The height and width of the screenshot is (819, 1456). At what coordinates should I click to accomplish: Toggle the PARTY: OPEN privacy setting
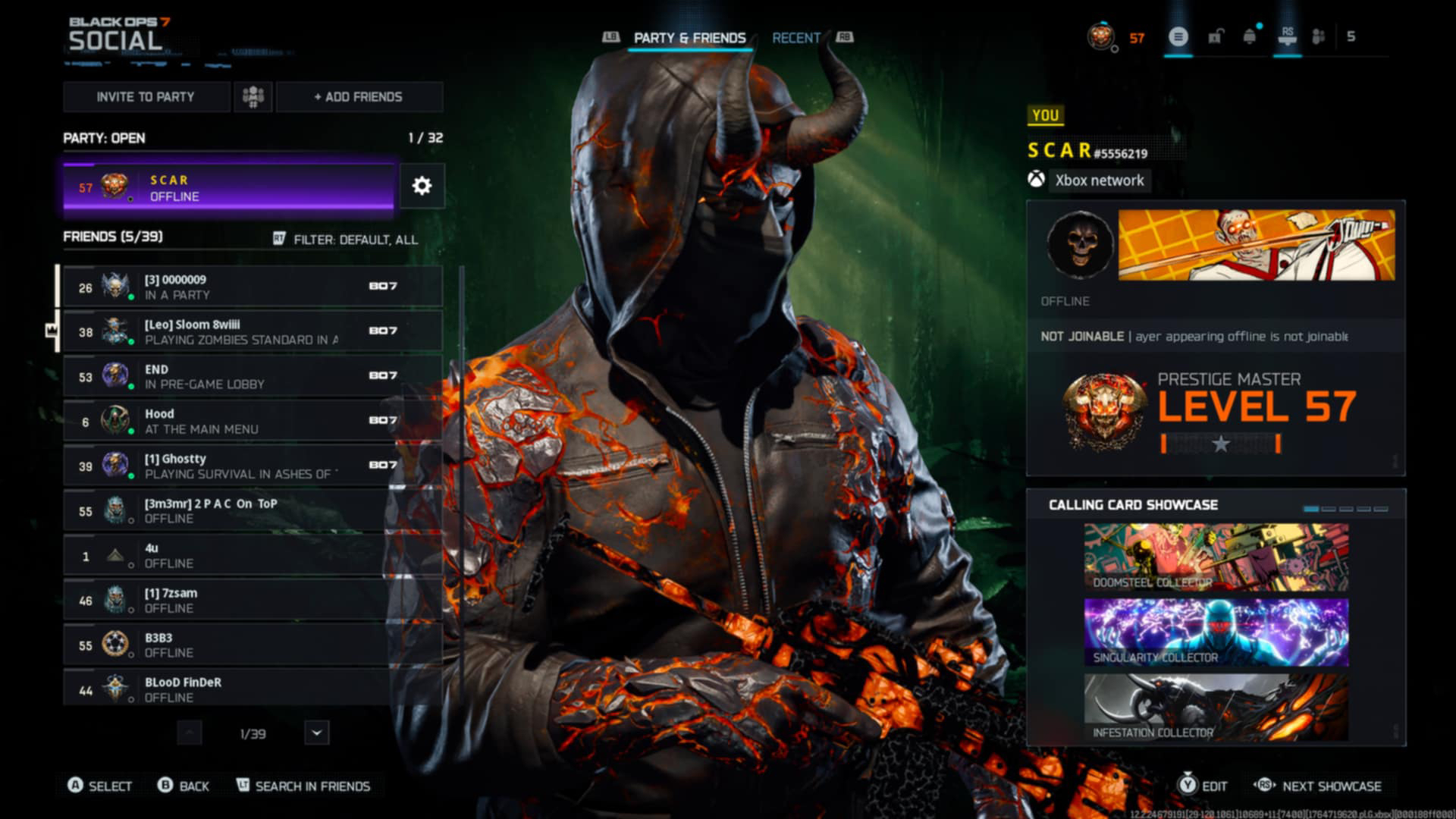tap(102, 138)
